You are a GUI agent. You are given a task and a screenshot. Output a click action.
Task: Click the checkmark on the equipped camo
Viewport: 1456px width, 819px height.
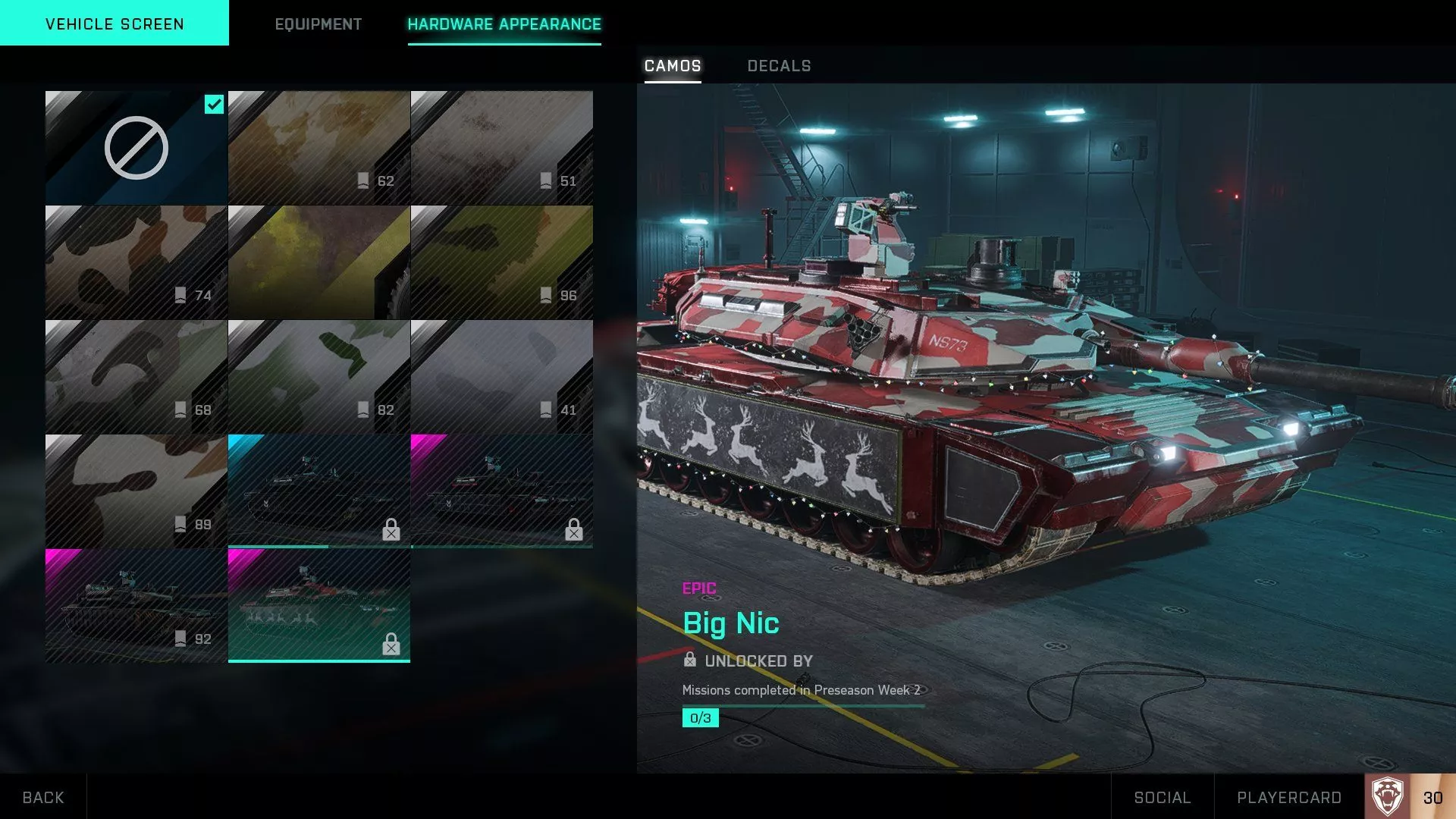pos(214,105)
